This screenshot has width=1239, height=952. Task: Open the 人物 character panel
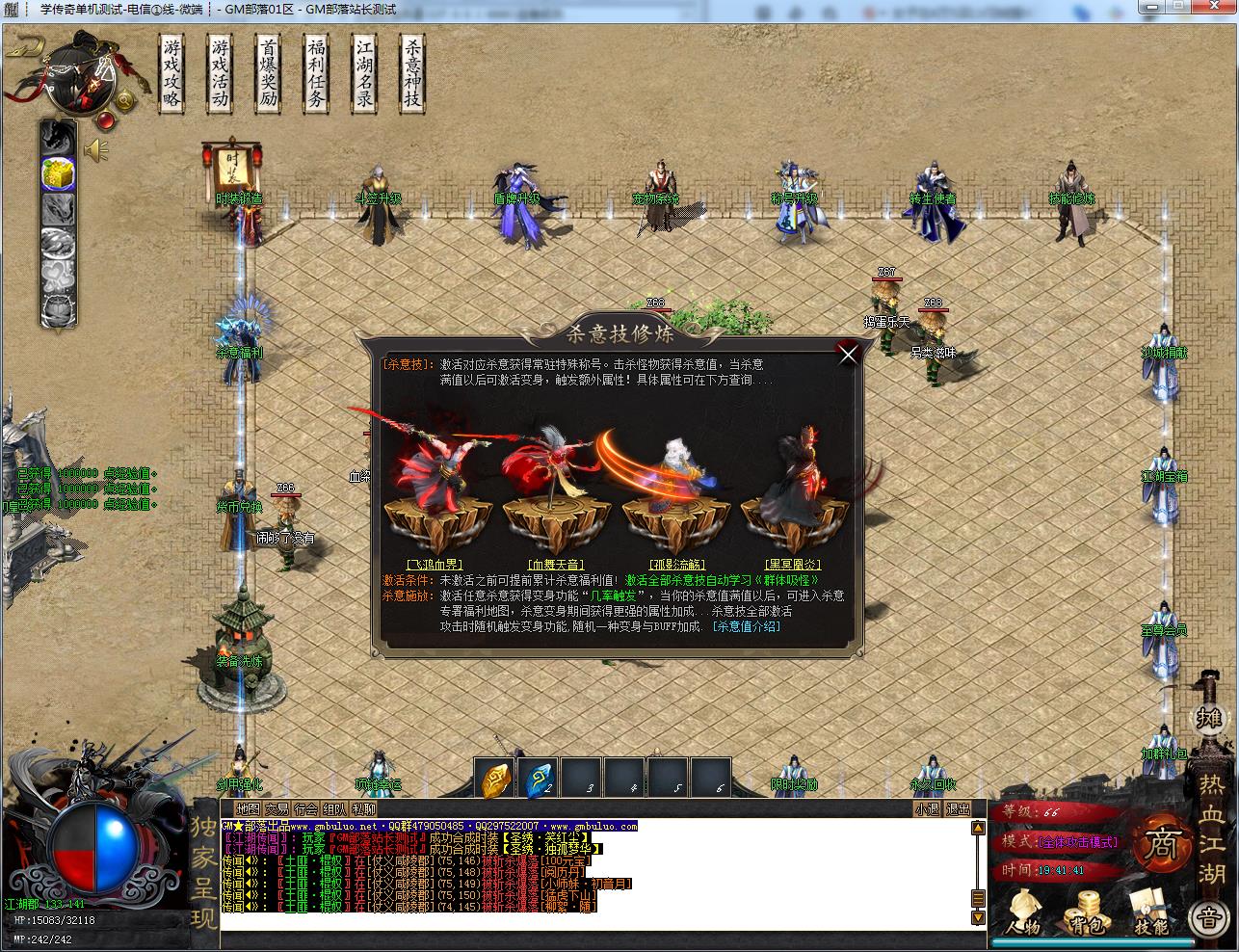click(1024, 915)
